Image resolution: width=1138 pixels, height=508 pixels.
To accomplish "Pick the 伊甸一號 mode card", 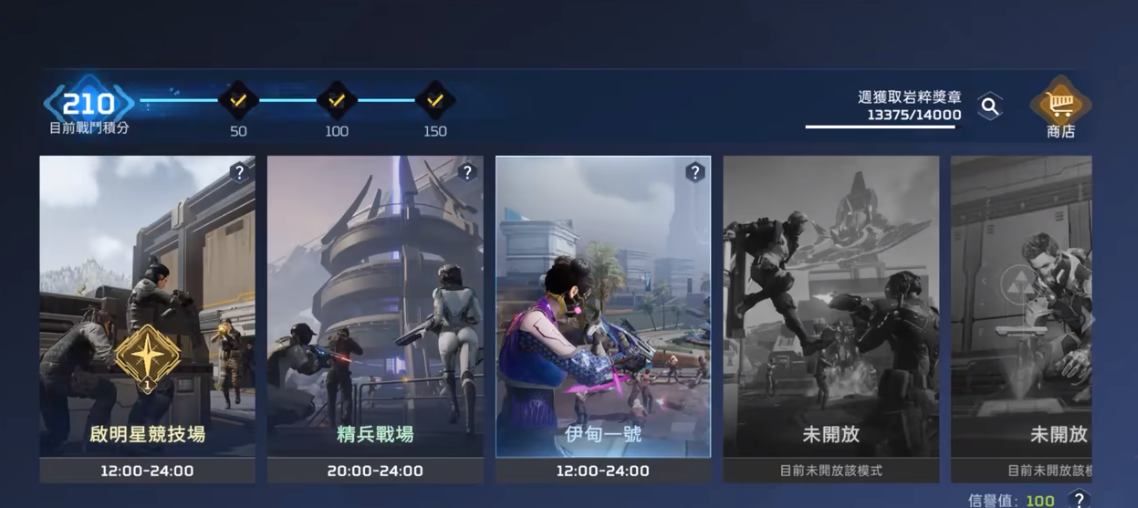I will pos(603,318).
